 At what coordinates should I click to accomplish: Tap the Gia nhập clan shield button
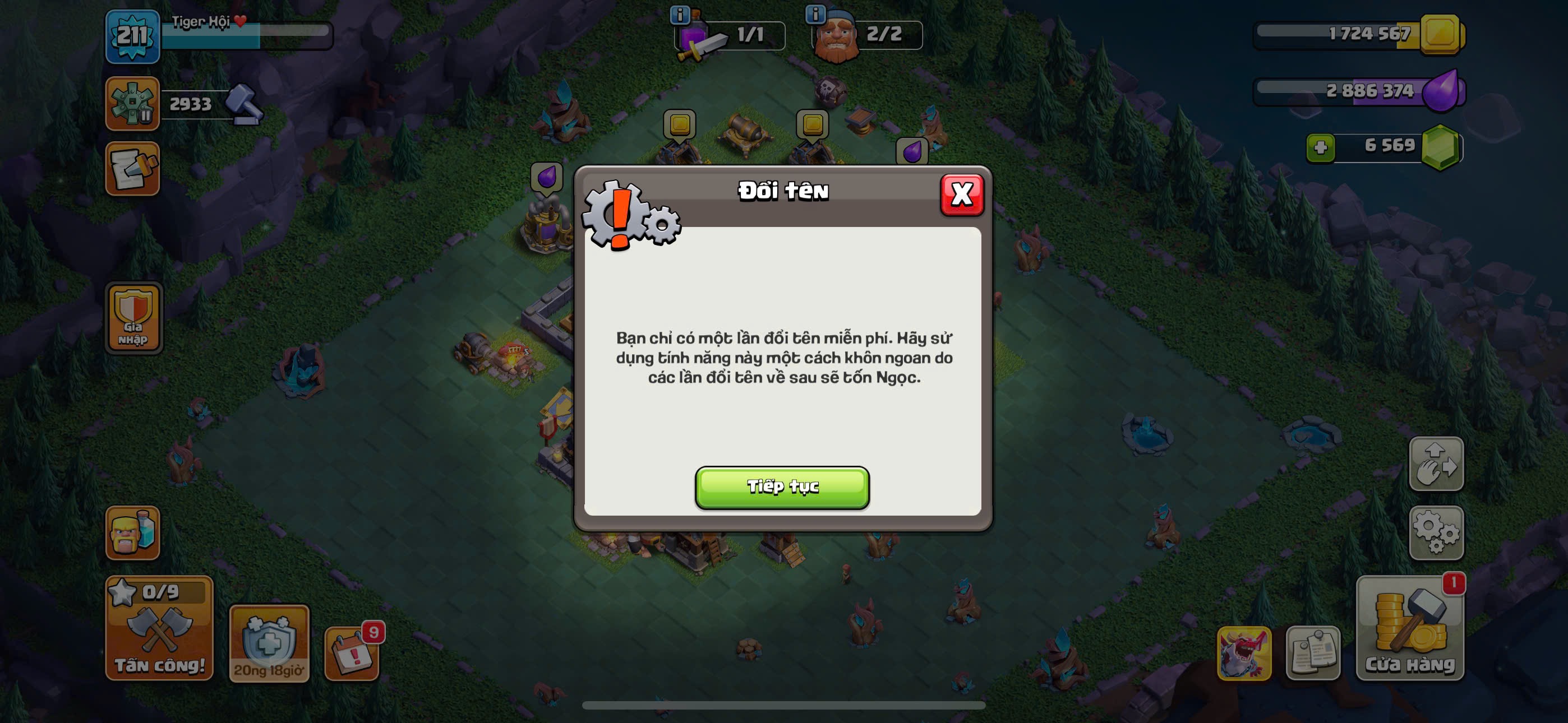coord(133,318)
